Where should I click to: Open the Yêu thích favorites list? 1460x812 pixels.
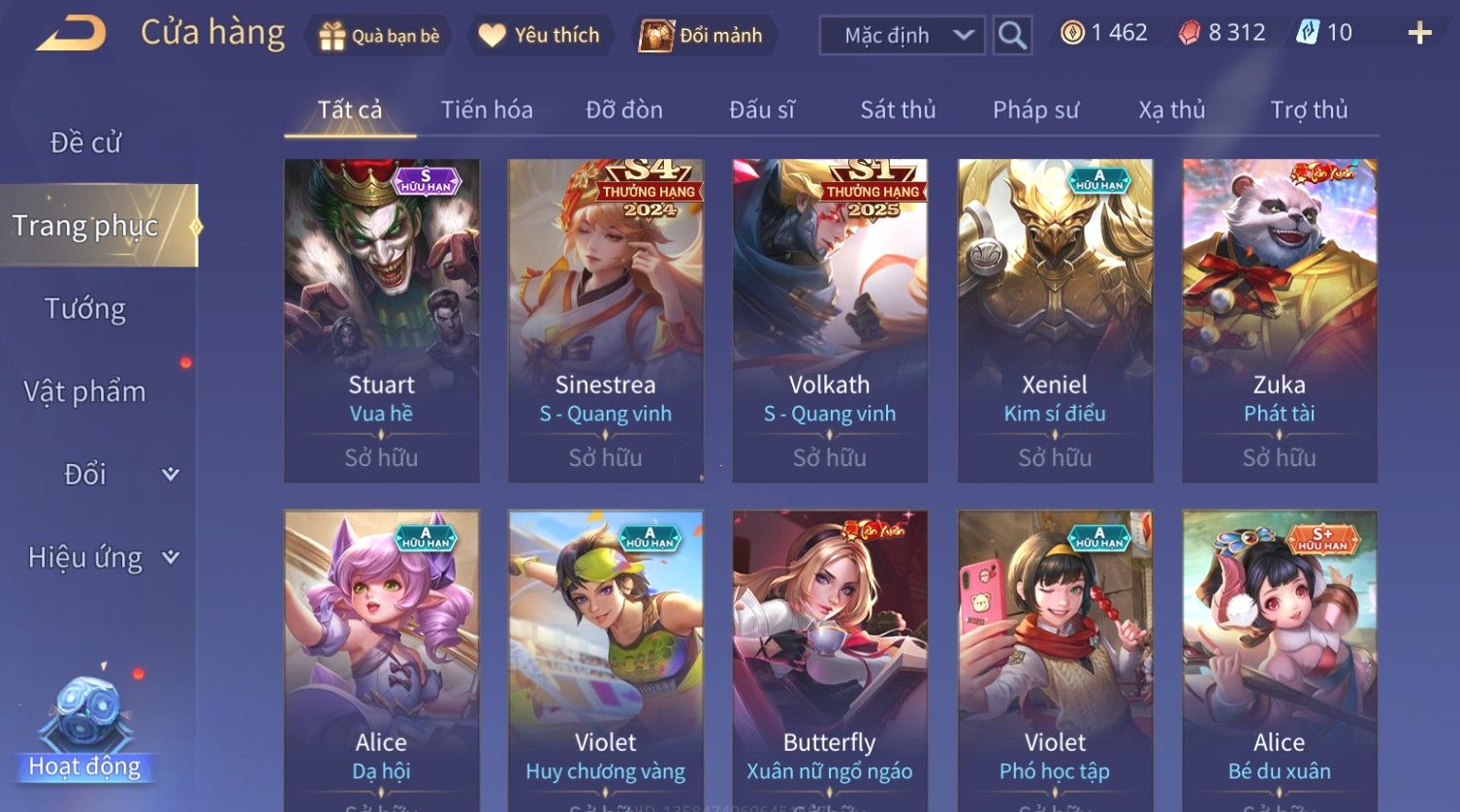(x=541, y=36)
